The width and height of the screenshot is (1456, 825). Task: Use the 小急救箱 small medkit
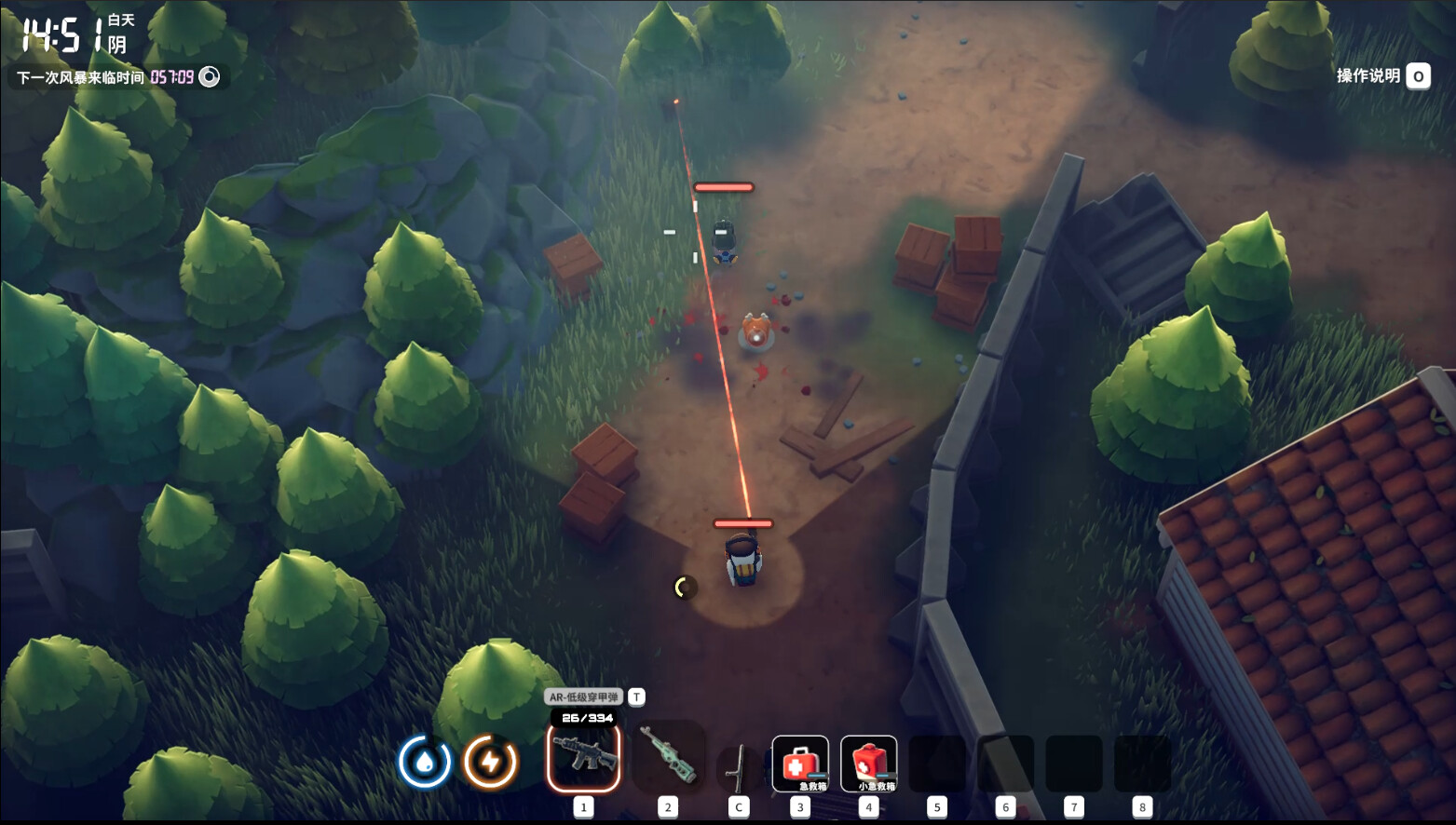pos(868,764)
